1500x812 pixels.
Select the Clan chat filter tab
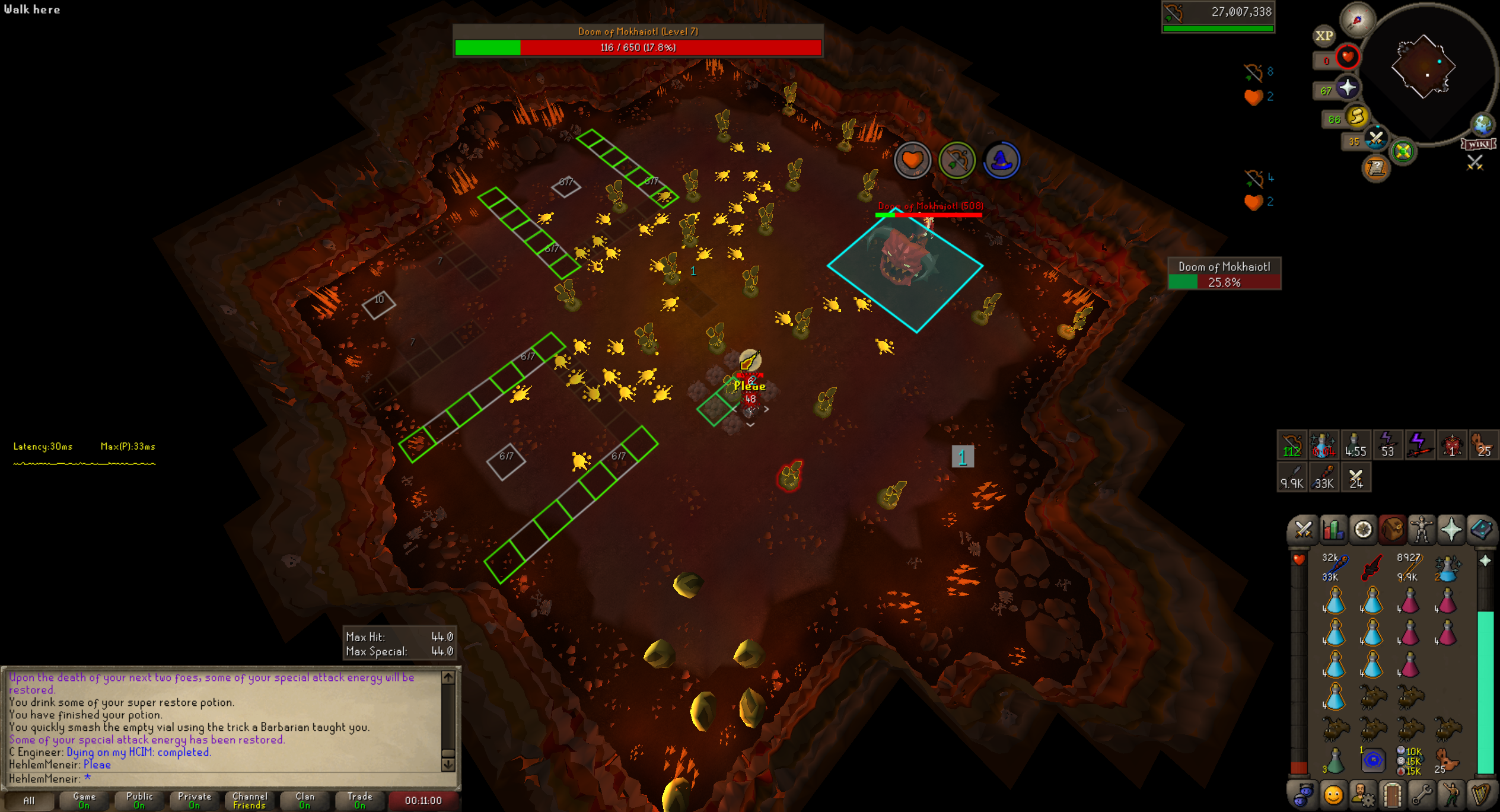(305, 800)
